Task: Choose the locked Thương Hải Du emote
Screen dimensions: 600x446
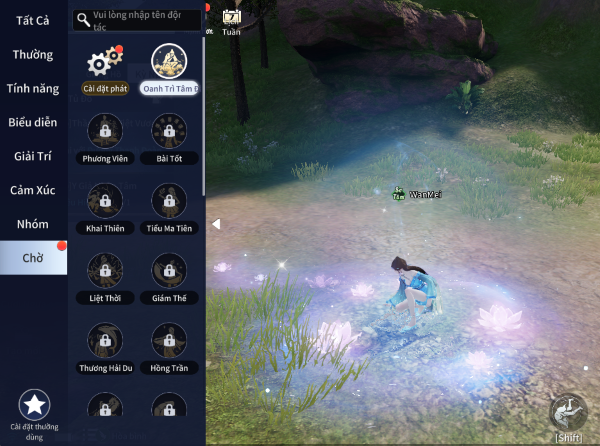Action: pos(105,341)
